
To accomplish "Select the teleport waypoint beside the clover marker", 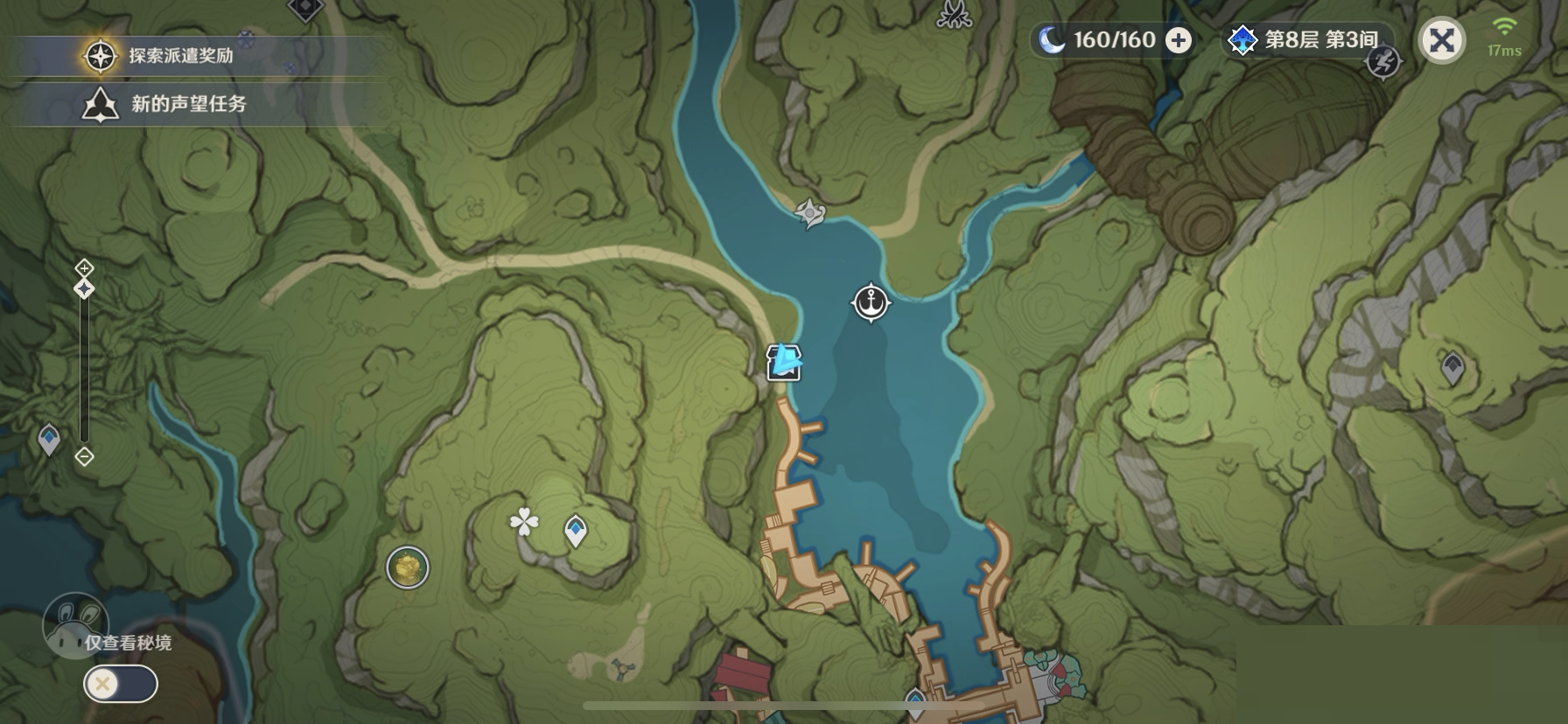I will [576, 530].
